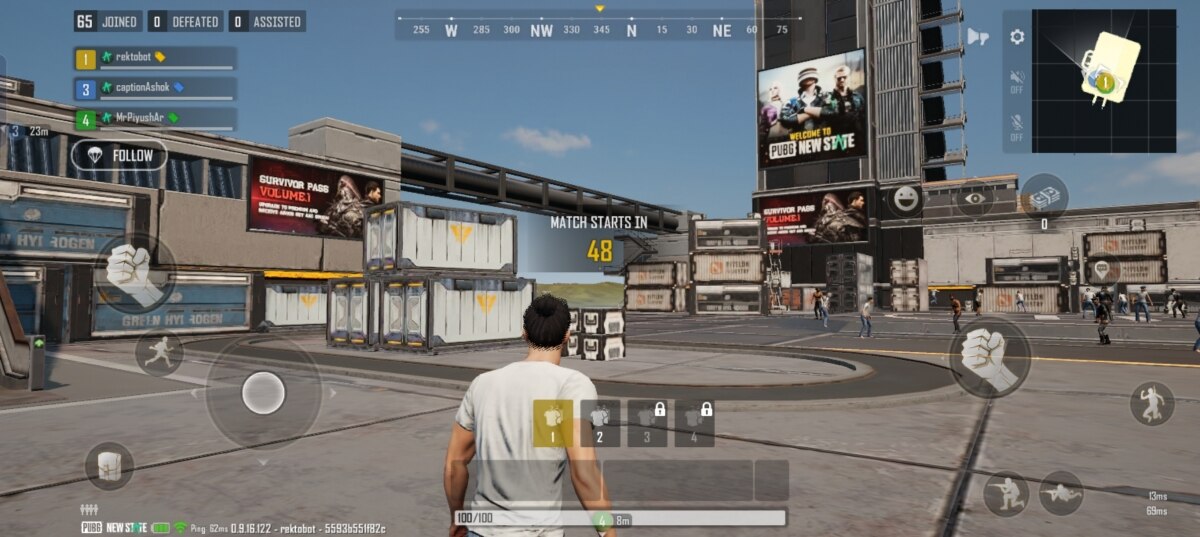Screen dimensions: 1200x537
Task: Open the backpack inventory button
Action: (x=109, y=465)
